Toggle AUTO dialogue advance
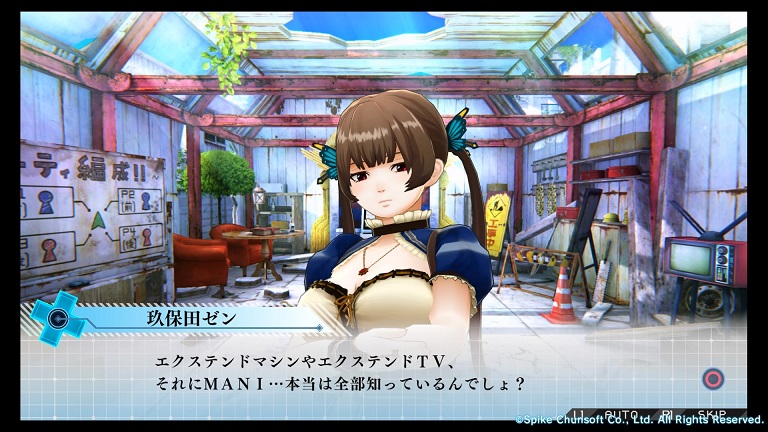 click(621, 413)
